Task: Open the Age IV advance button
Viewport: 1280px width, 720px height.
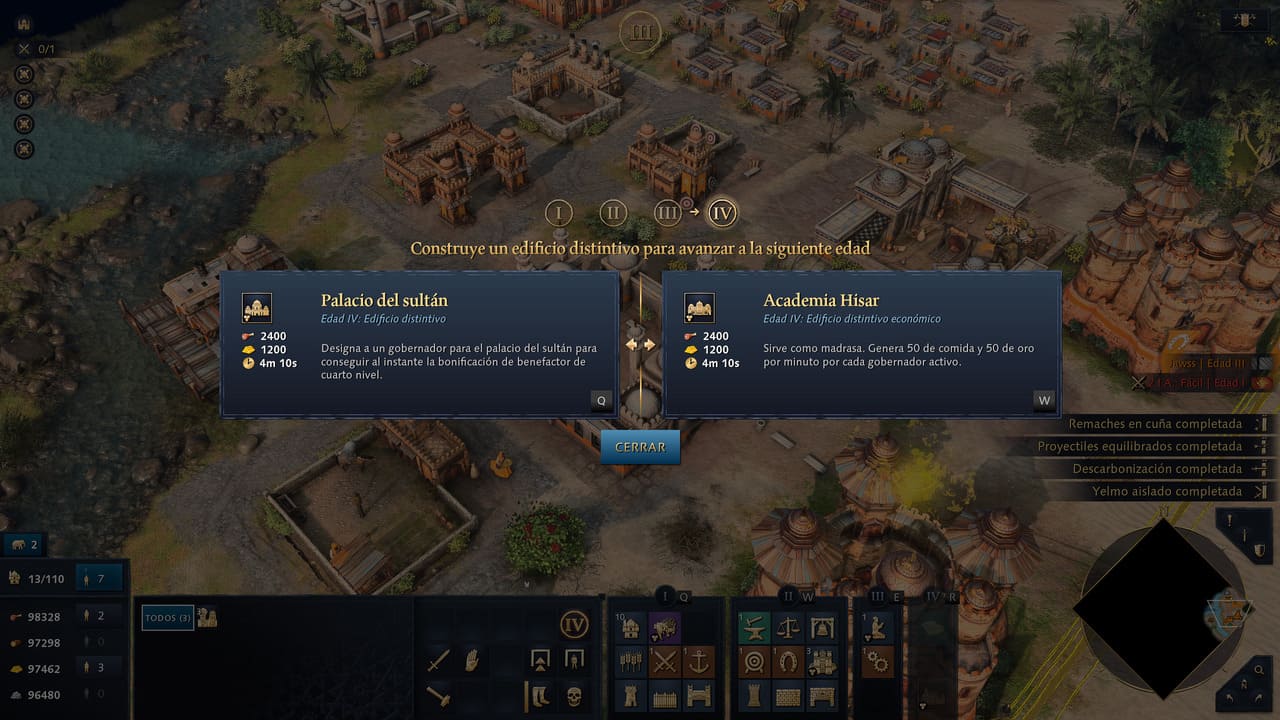Action: point(574,626)
